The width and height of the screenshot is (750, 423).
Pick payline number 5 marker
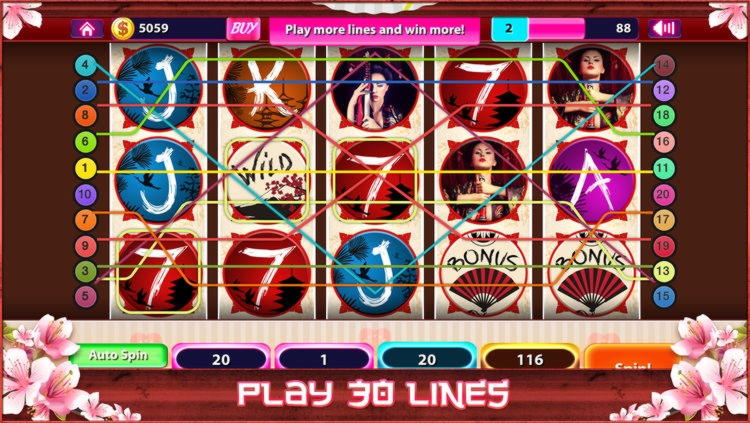coord(87,296)
